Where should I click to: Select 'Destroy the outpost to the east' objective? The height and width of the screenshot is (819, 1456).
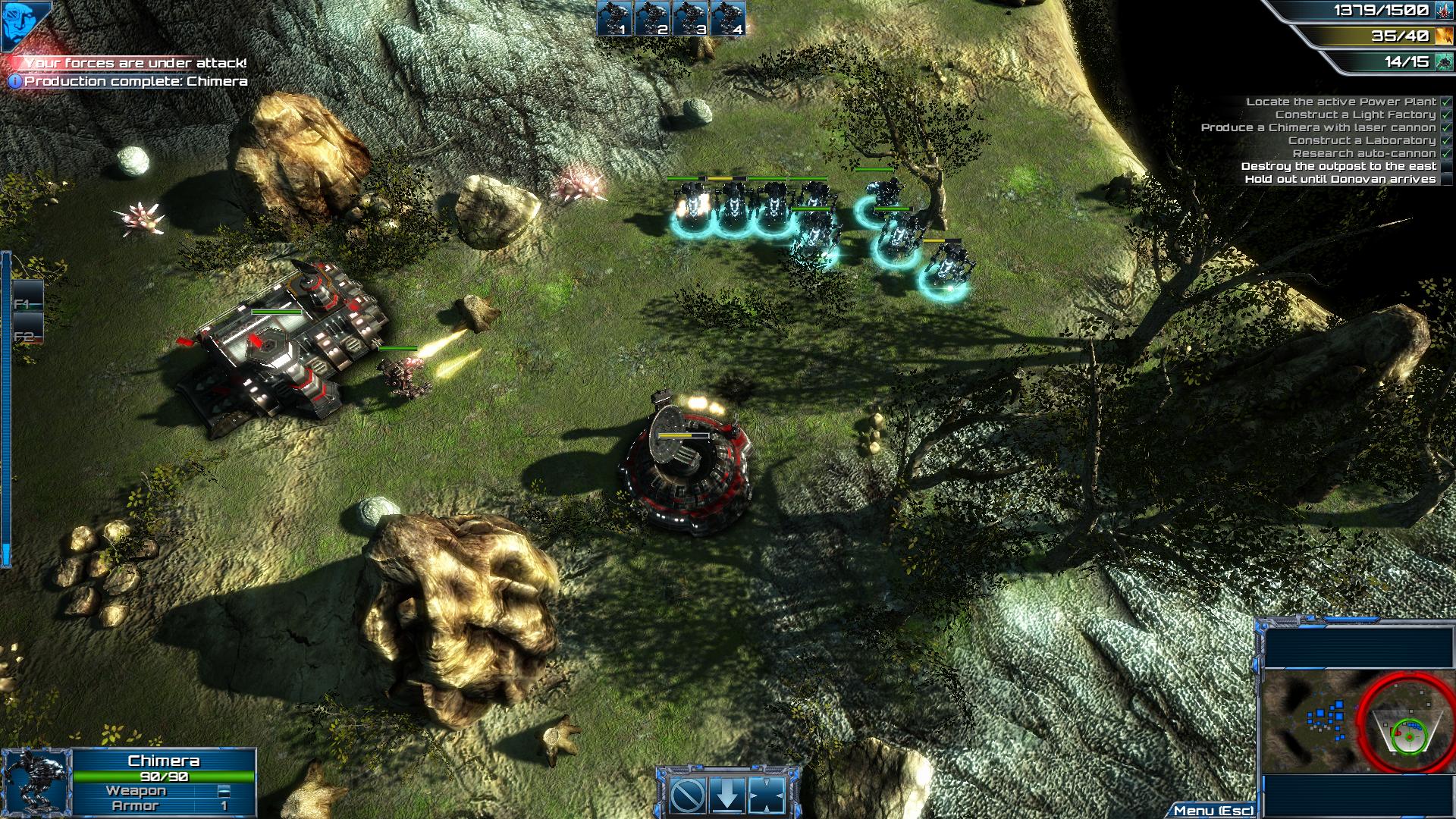click(1338, 166)
